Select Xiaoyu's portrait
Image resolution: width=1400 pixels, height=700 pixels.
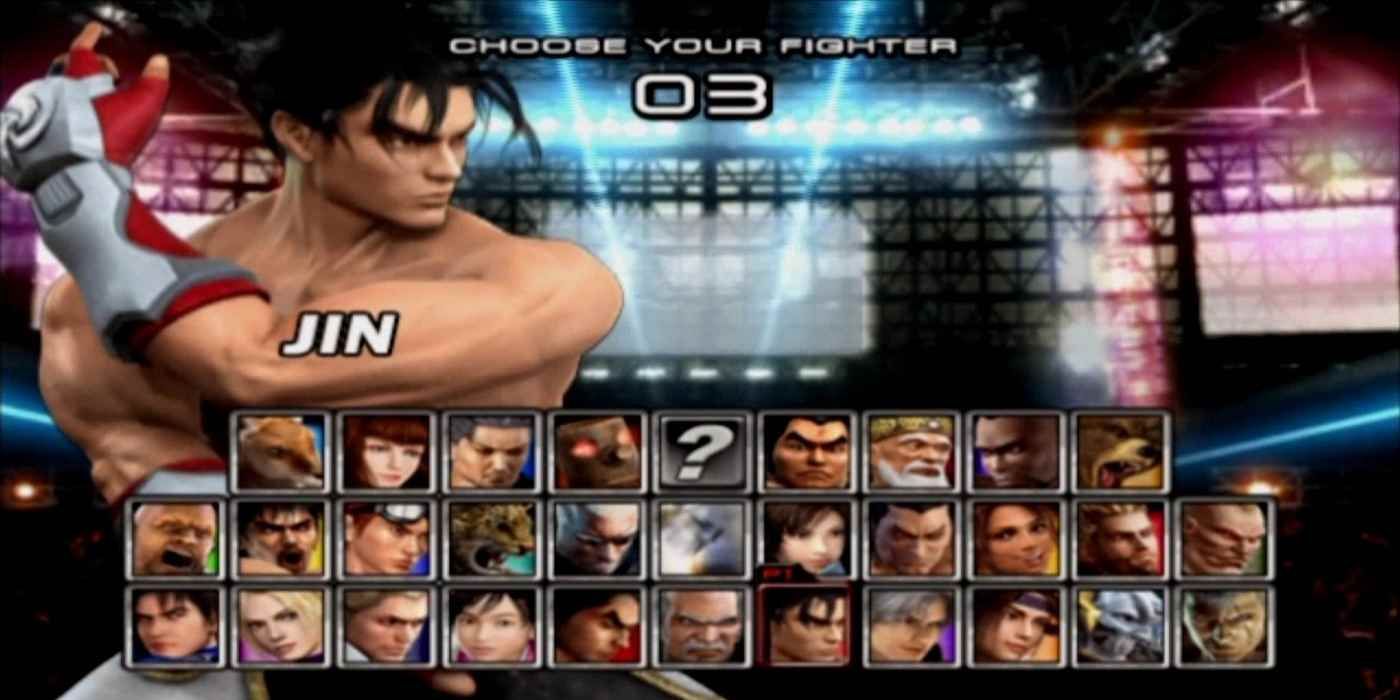[x=491, y=626]
